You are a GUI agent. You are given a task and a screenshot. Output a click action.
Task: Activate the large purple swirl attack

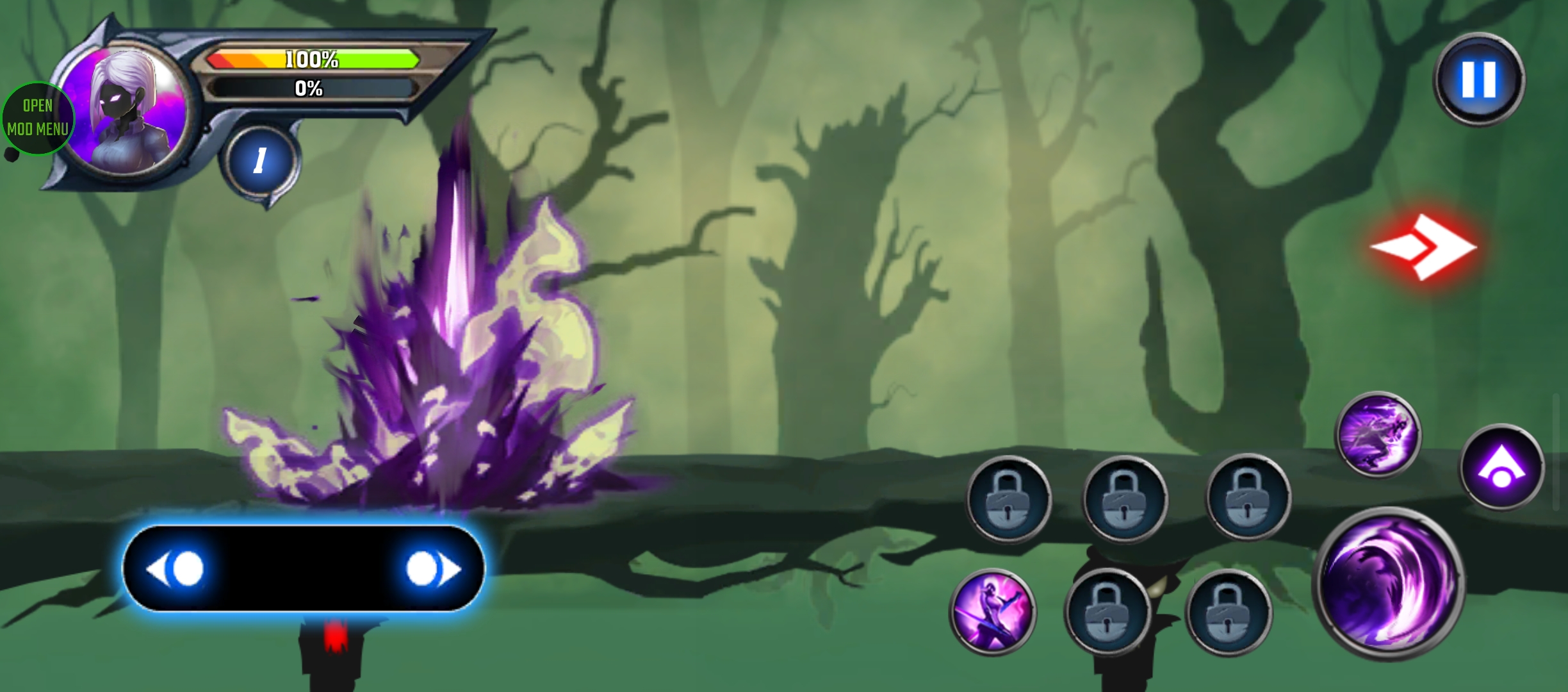click(x=1388, y=583)
